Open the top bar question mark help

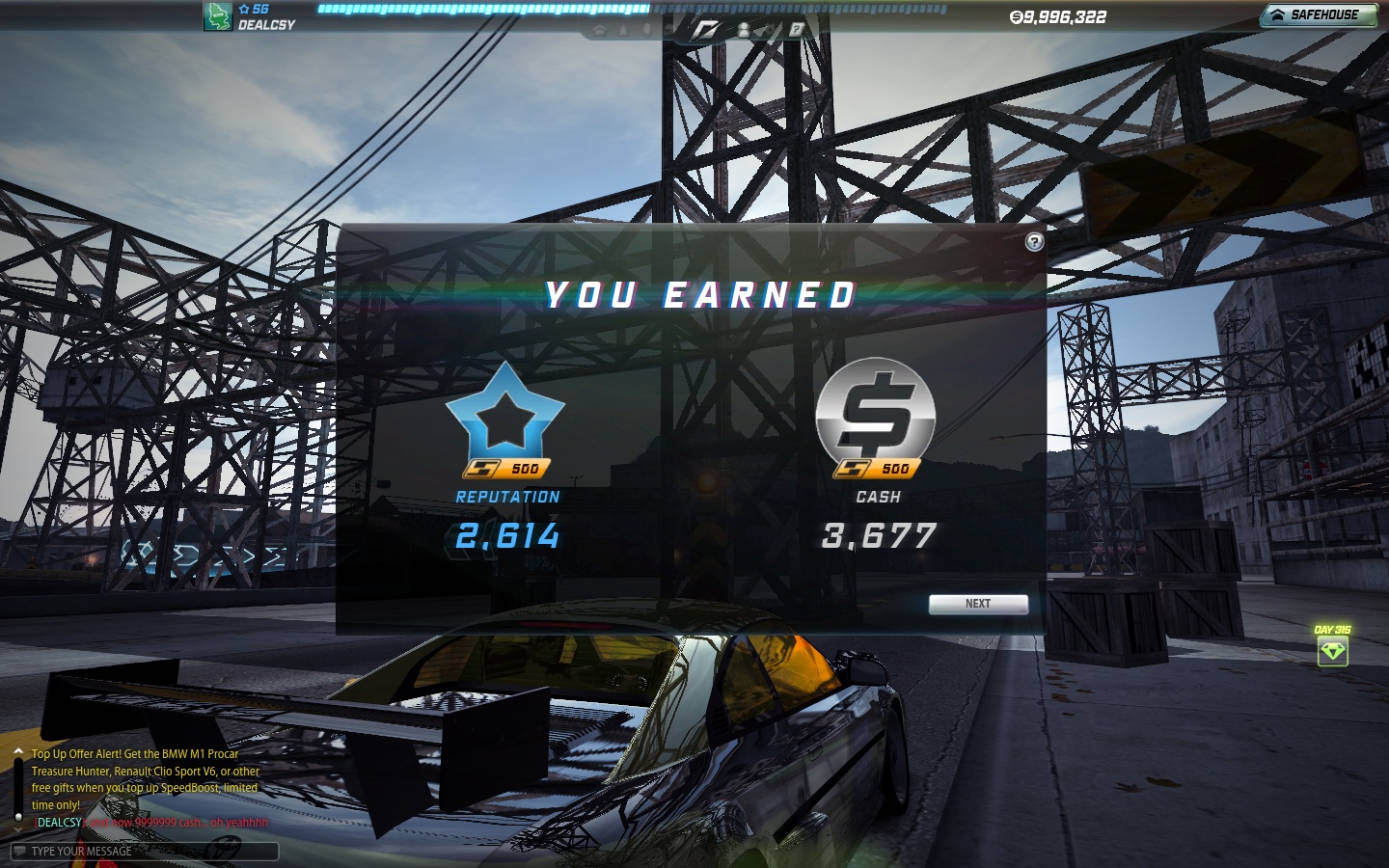[796, 30]
